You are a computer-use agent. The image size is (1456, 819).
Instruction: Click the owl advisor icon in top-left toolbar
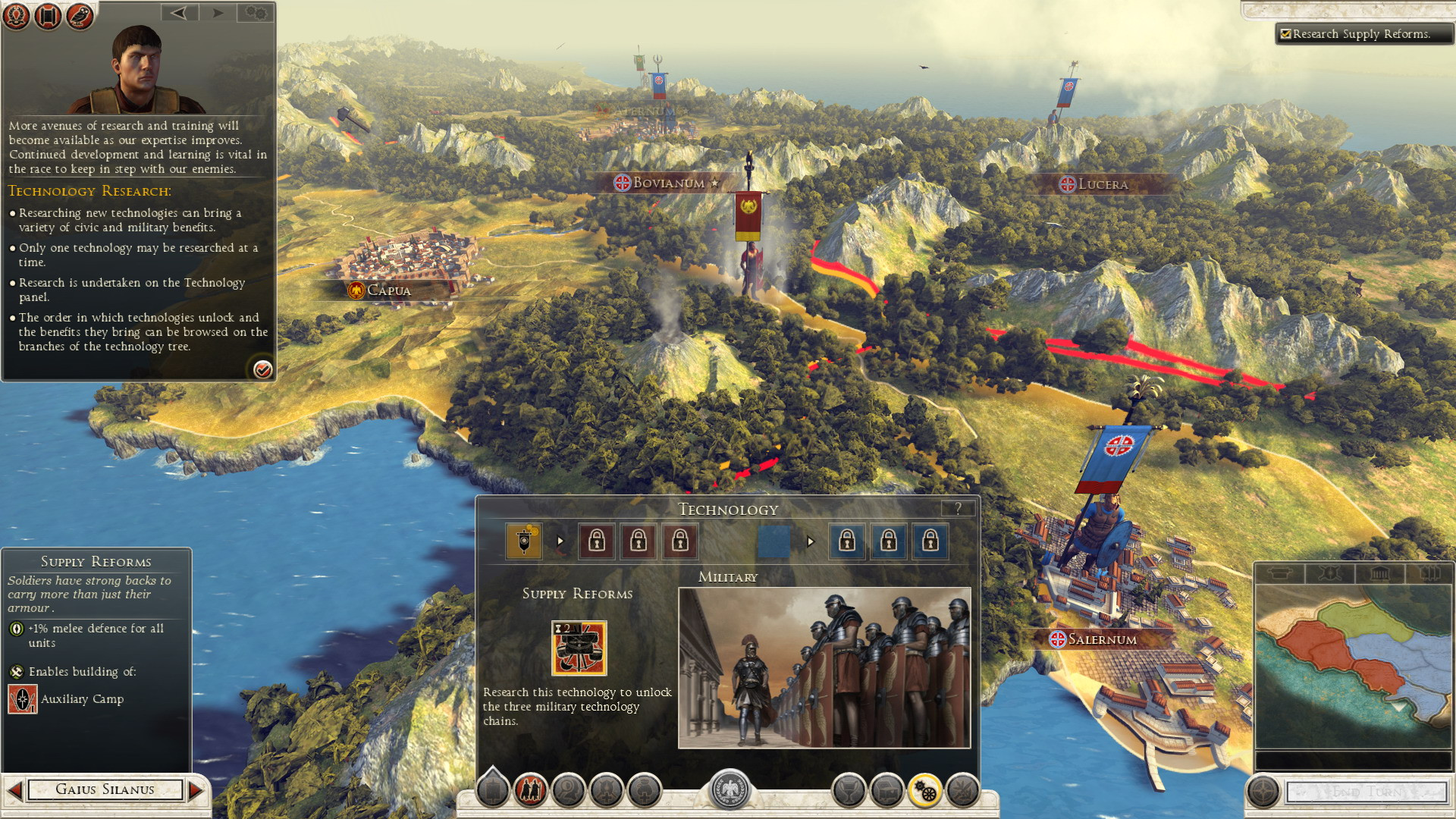[78, 16]
